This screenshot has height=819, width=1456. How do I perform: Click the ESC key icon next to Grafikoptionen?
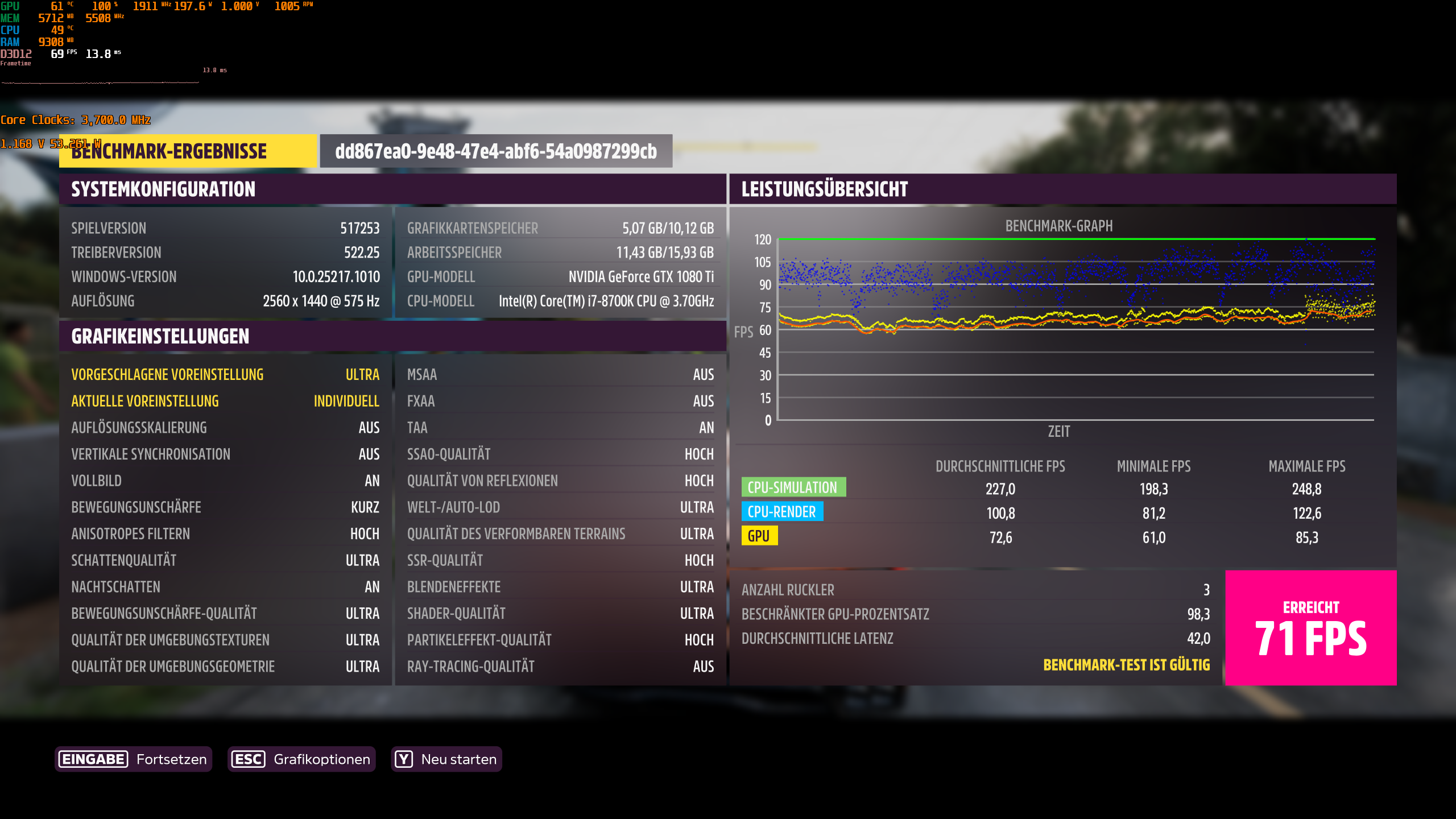249,759
